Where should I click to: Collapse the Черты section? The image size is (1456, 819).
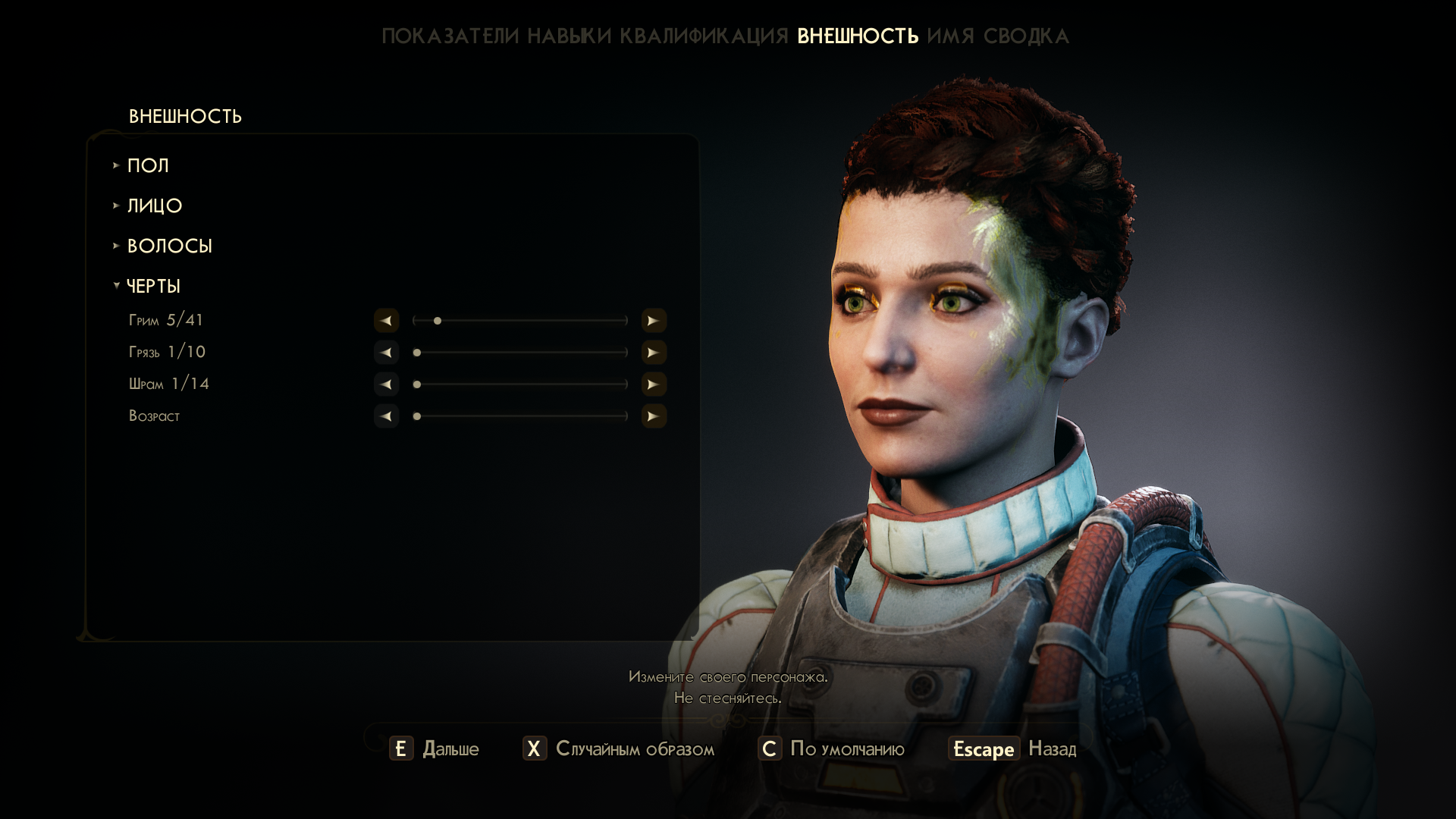point(153,286)
